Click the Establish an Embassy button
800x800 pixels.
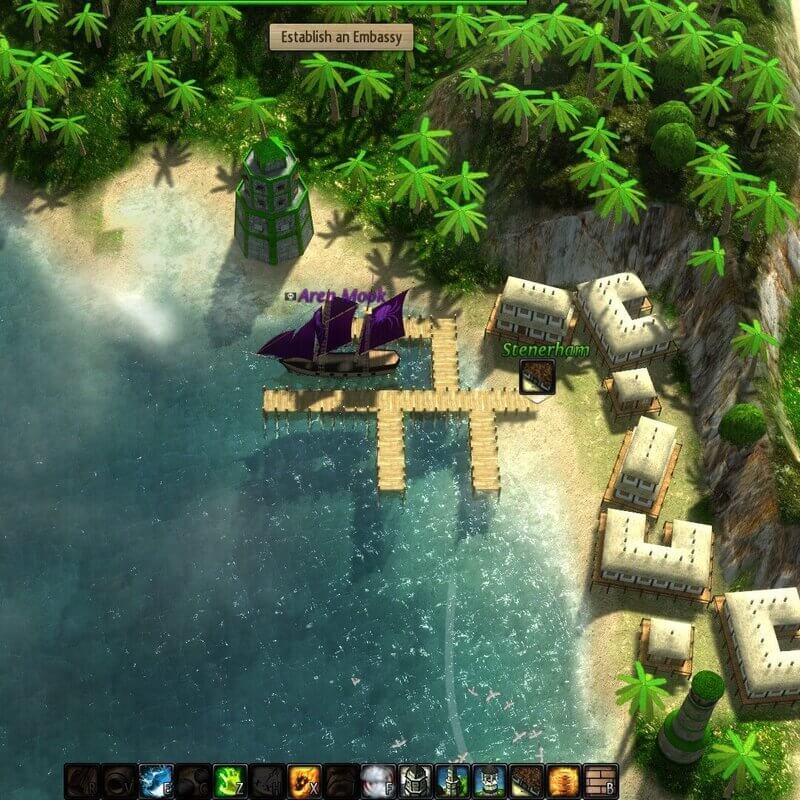[341, 38]
